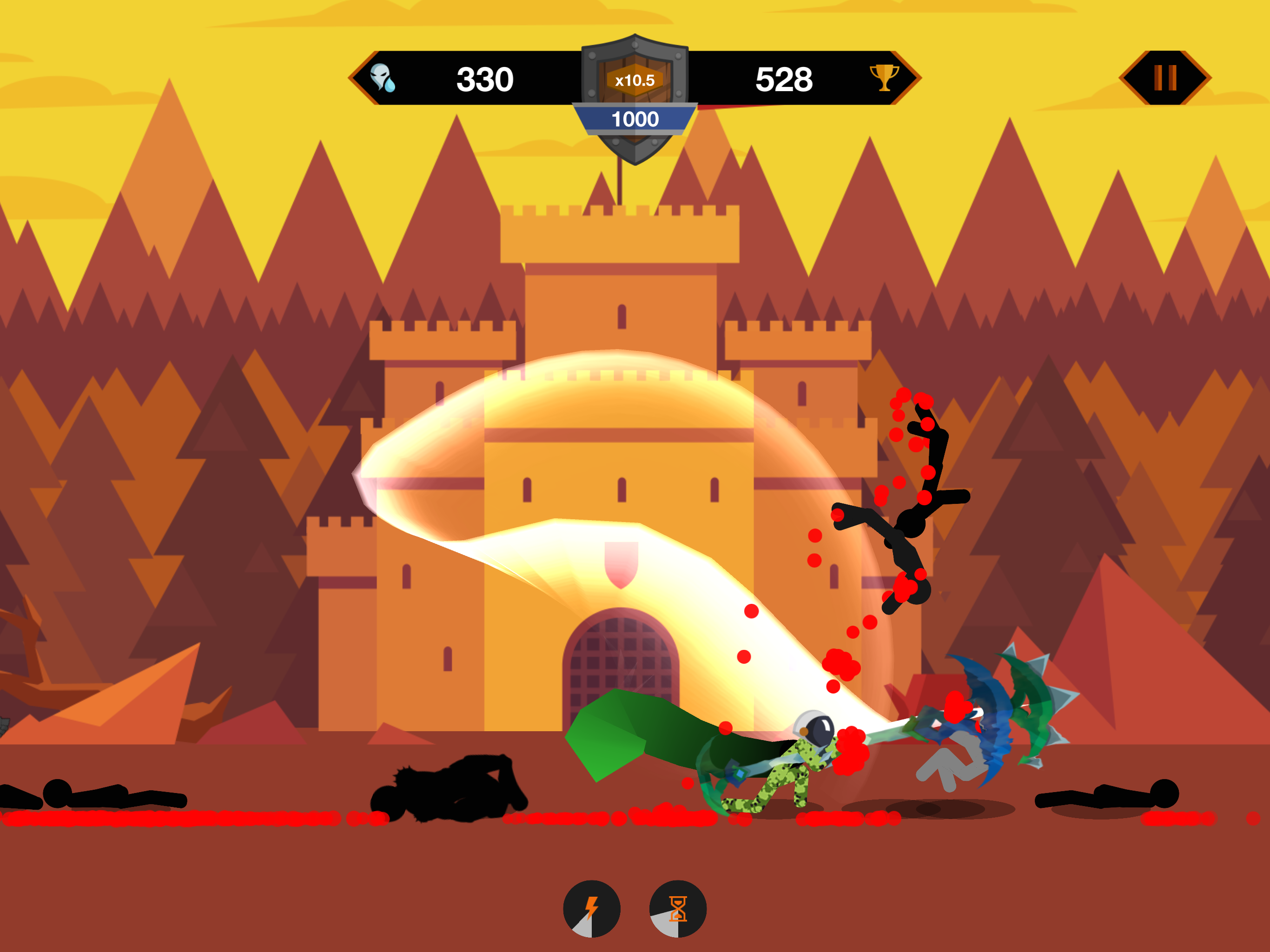The height and width of the screenshot is (952, 1270).
Task: Tap the kill count showing 330
Action: pyautogui.click(x=487, y=78)
